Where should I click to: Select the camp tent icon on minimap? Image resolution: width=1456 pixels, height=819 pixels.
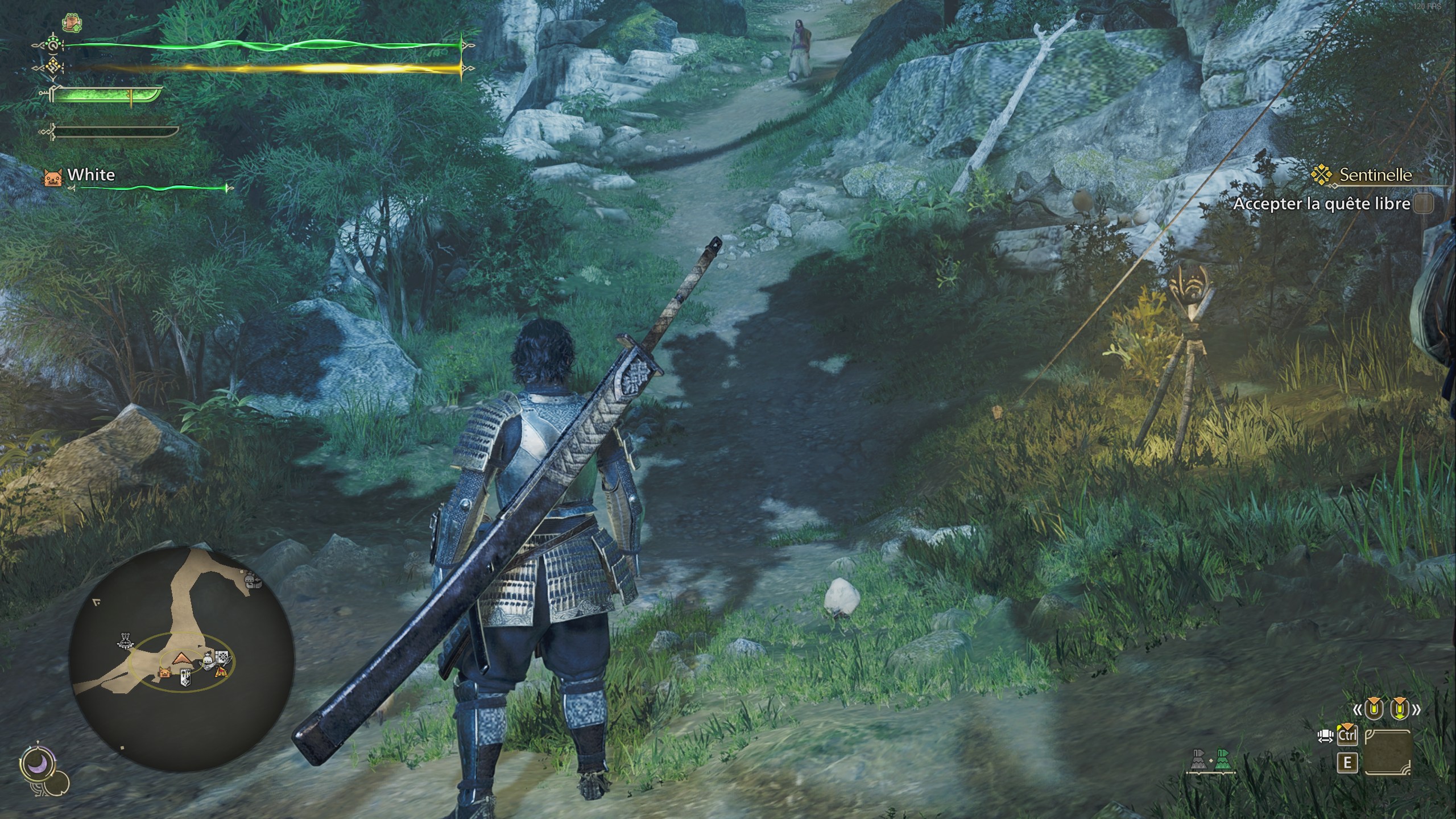point(222,672)
